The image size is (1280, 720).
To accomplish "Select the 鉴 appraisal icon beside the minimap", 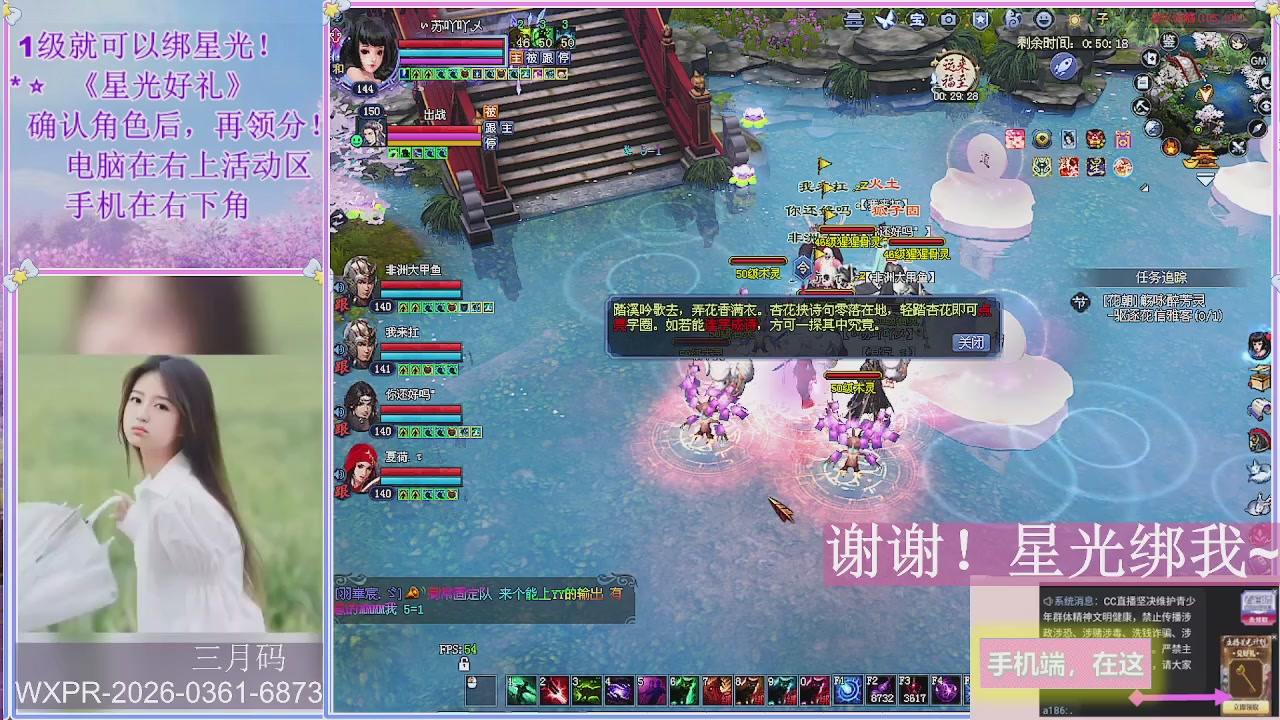I will (x=1169, y=42).
